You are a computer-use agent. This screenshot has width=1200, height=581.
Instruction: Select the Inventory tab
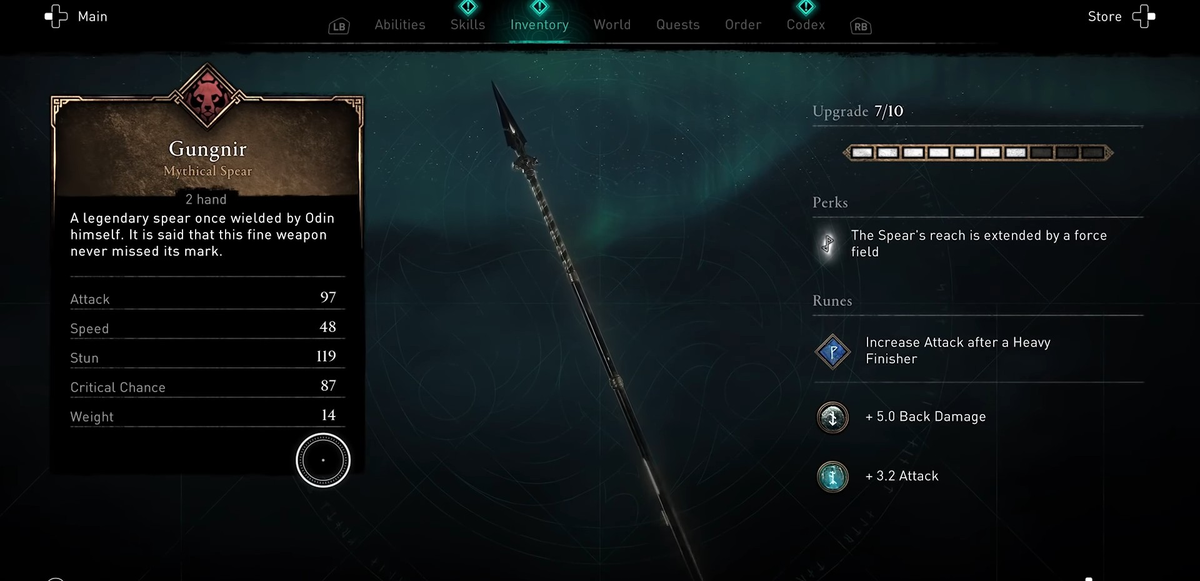click(x=539, y=25)
